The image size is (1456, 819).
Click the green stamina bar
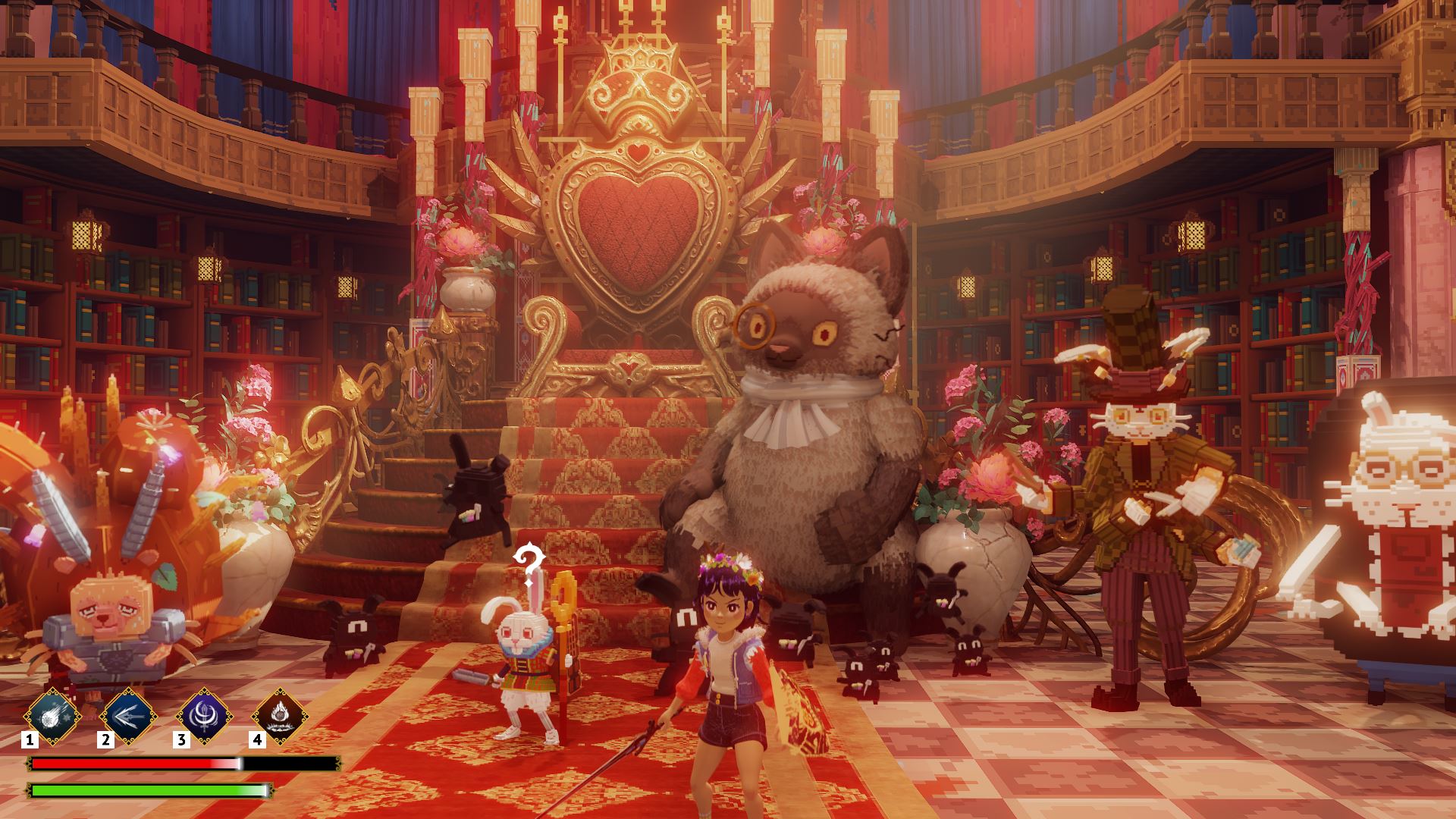point(148,792)
